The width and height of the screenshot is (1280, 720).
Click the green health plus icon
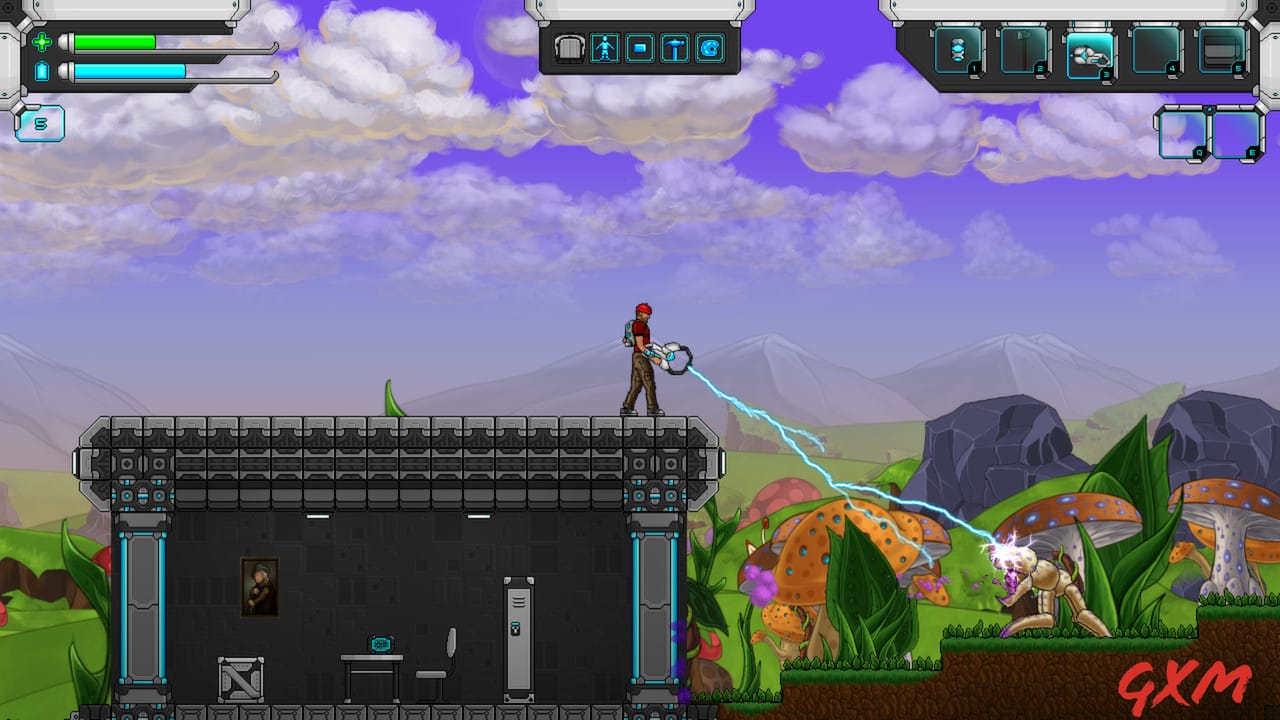point(41,43)
